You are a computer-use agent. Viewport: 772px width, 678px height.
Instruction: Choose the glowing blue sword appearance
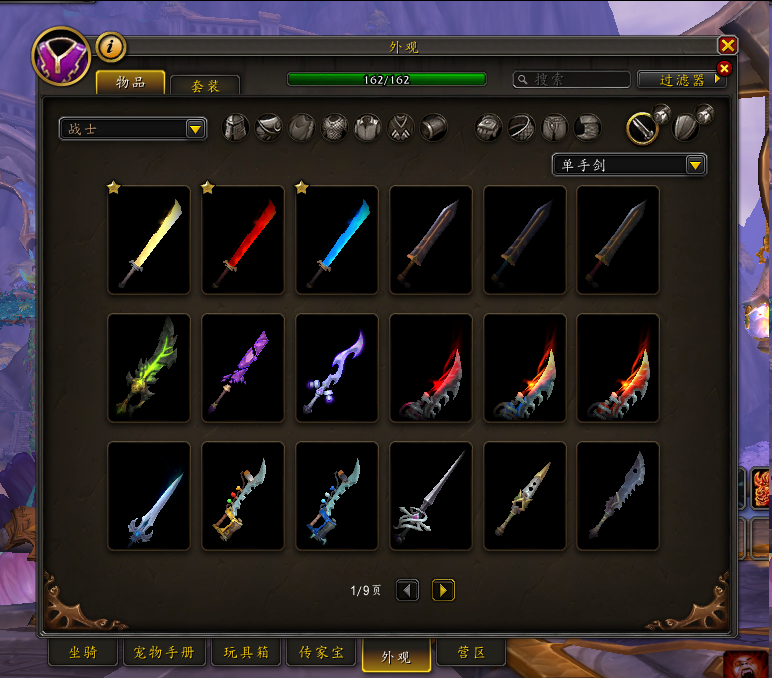(x=337, y=241)
